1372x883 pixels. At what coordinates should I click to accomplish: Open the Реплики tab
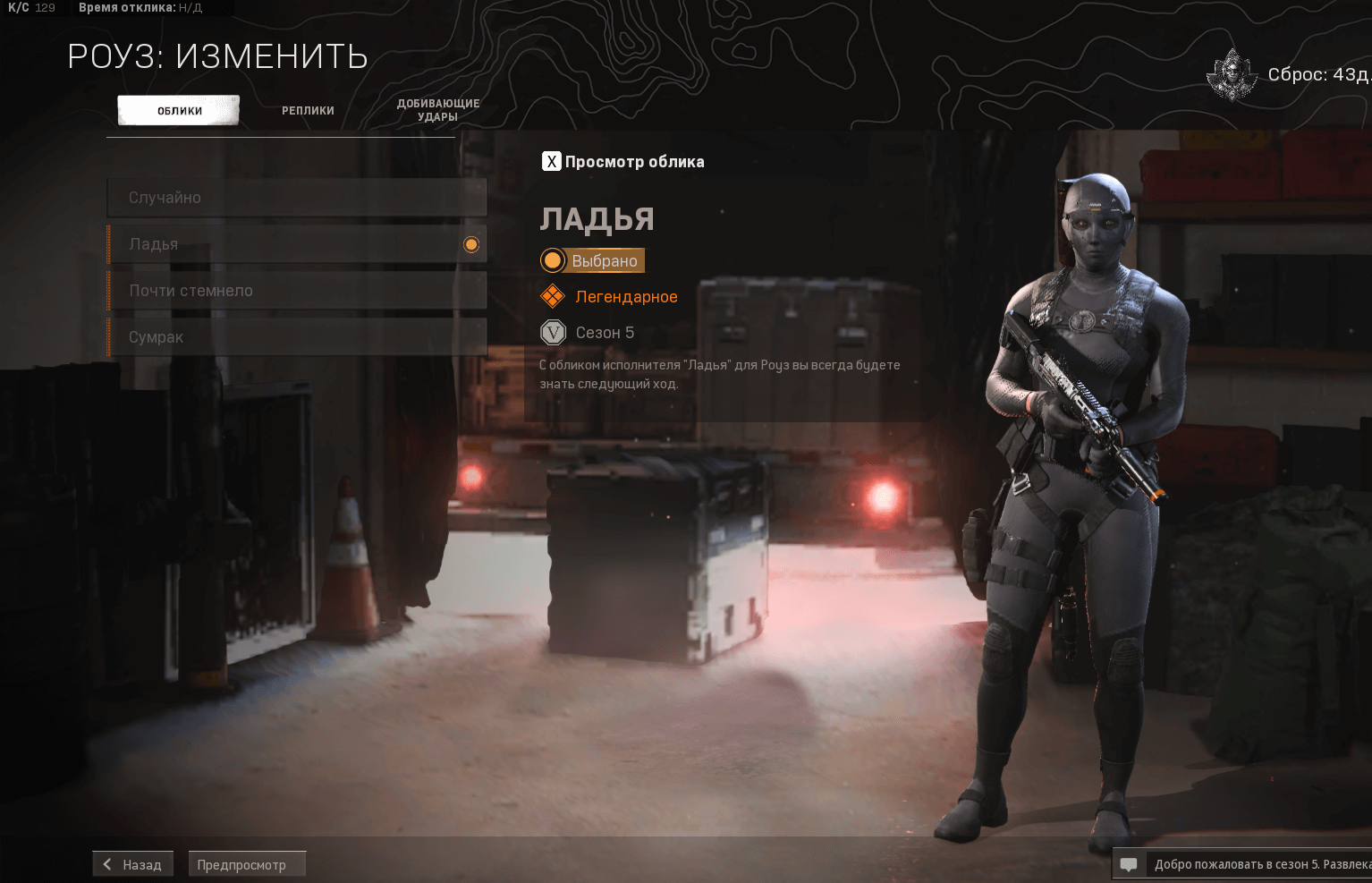(308, 111)
